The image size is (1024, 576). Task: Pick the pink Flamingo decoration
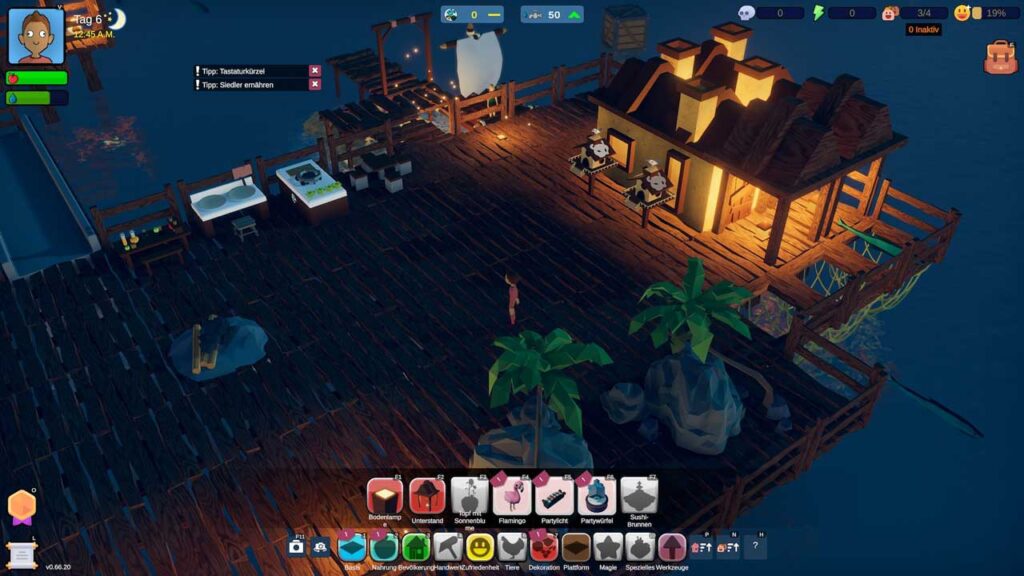(x=512, y=496)
